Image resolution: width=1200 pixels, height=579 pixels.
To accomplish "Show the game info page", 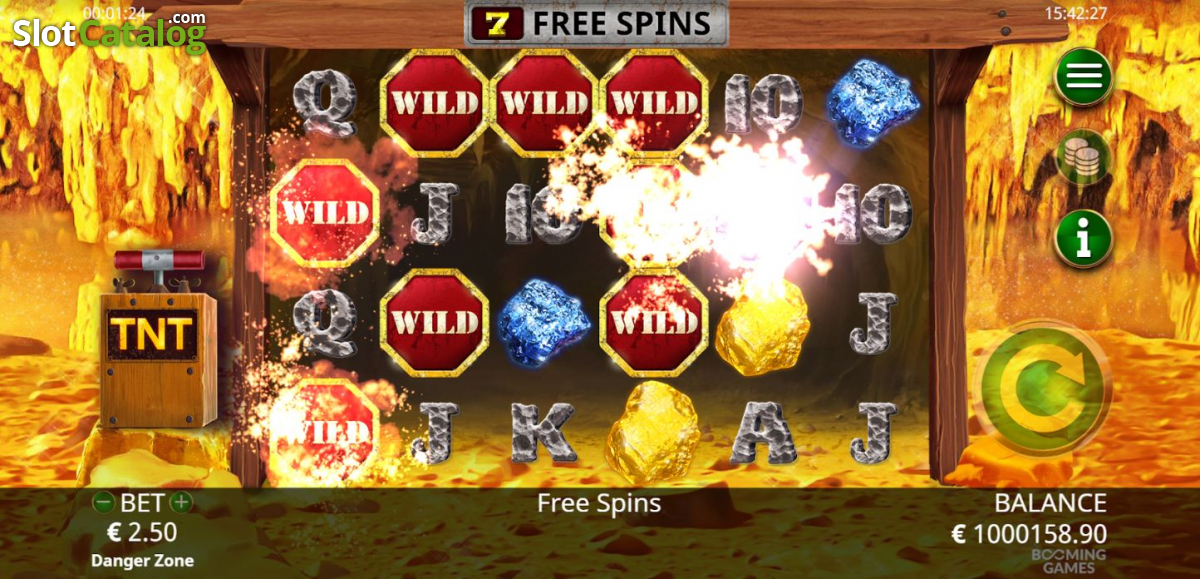I will click(x=1082, y=239).
